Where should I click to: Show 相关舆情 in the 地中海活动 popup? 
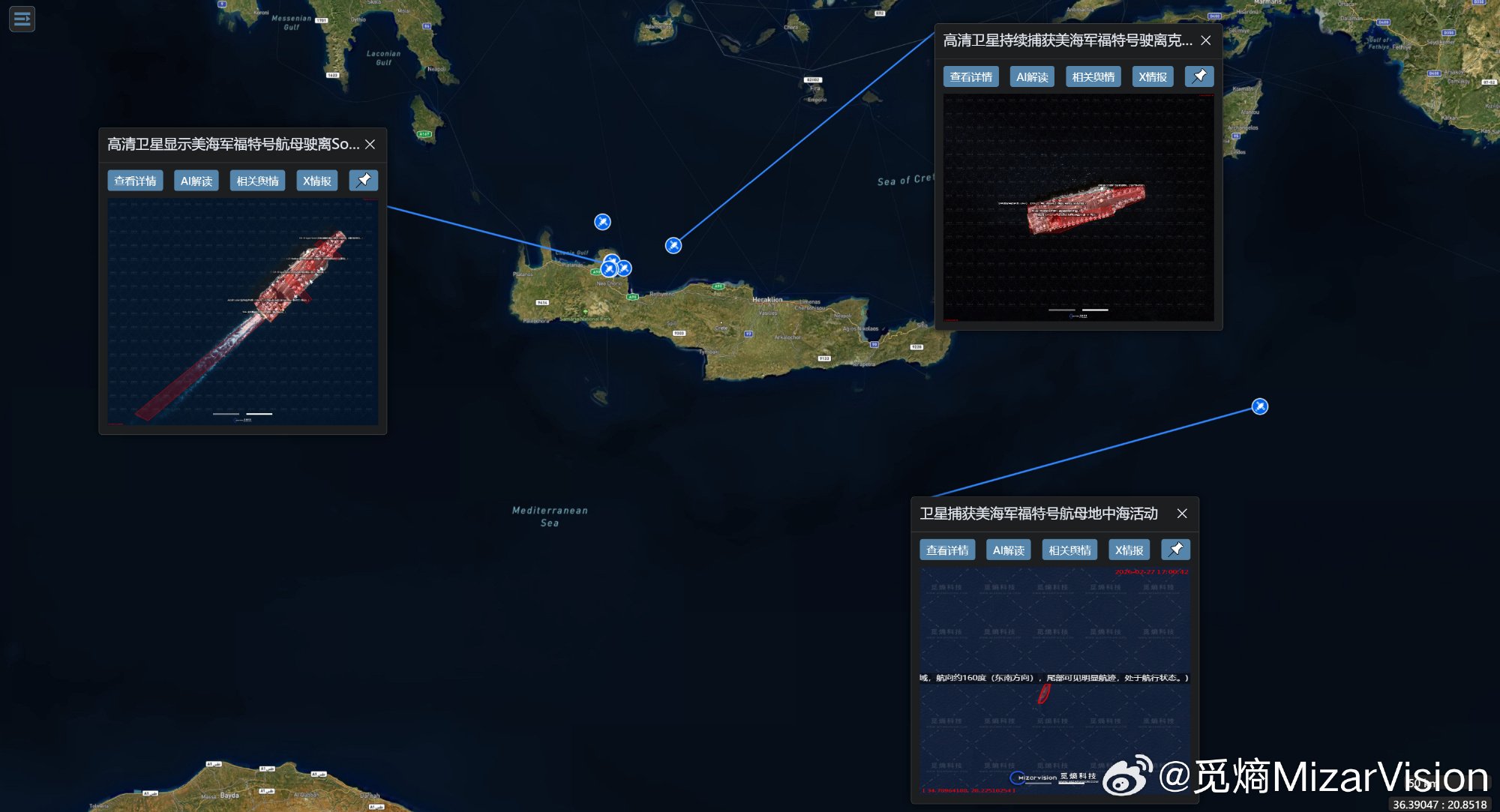pyautogui.click(x=1069, y=550)
